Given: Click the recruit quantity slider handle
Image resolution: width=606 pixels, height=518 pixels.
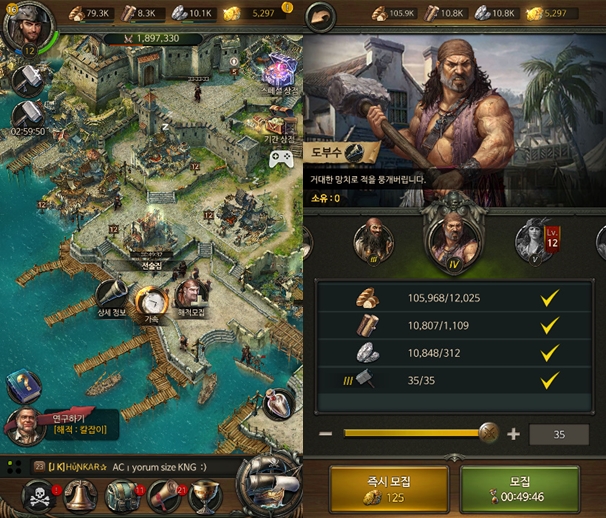Looking at the screenshot, I should point(488,433).
